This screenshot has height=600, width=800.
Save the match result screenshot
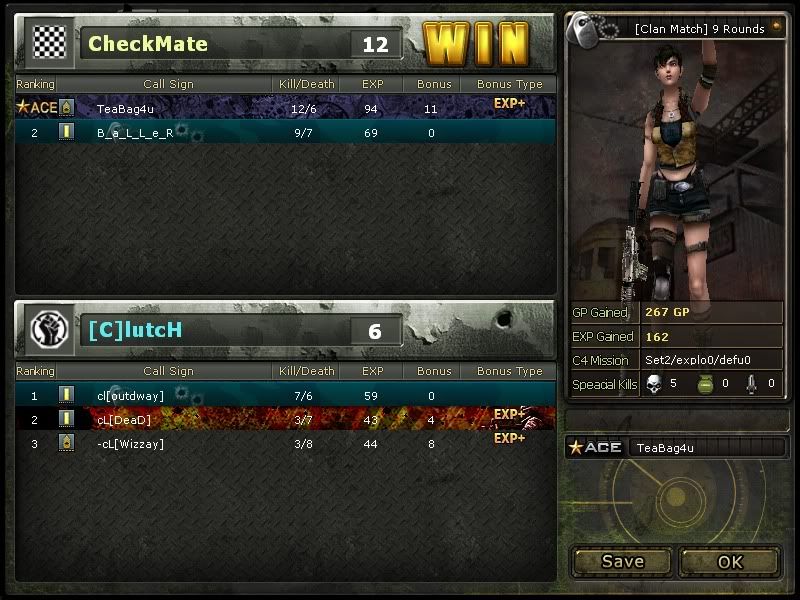click(622, 561)
